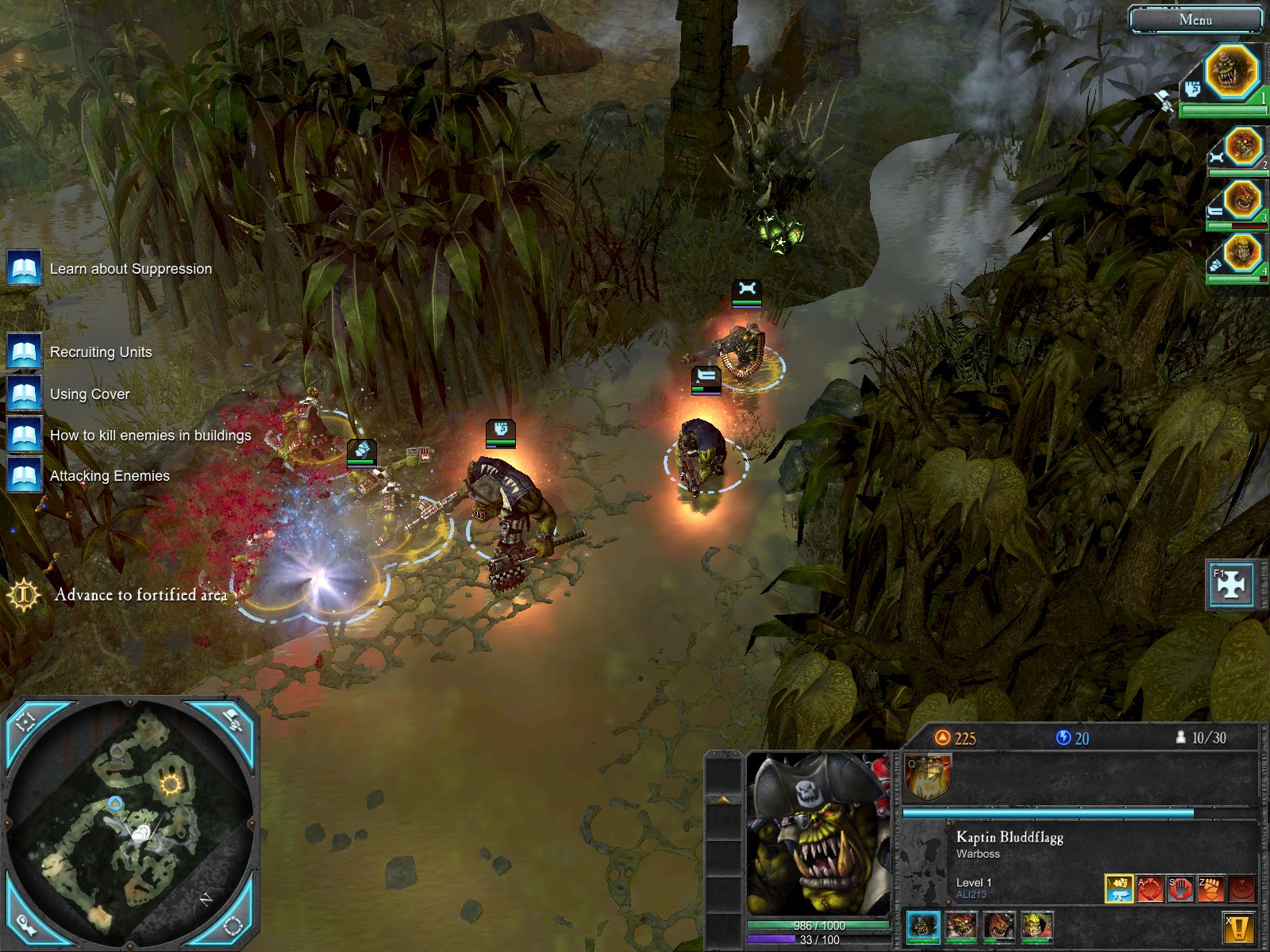Click the minimap's dashed-ring corner button

pos(233,925)
